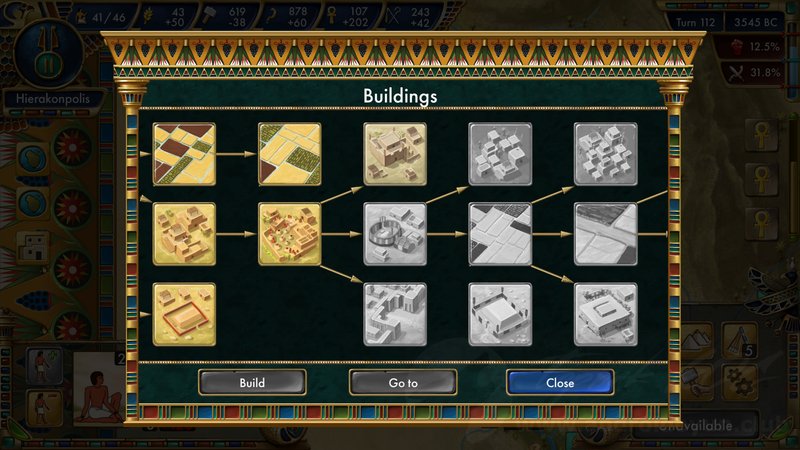
Task: Select the colored two-story mud-brick house tile
Action: tap(395, 154)
